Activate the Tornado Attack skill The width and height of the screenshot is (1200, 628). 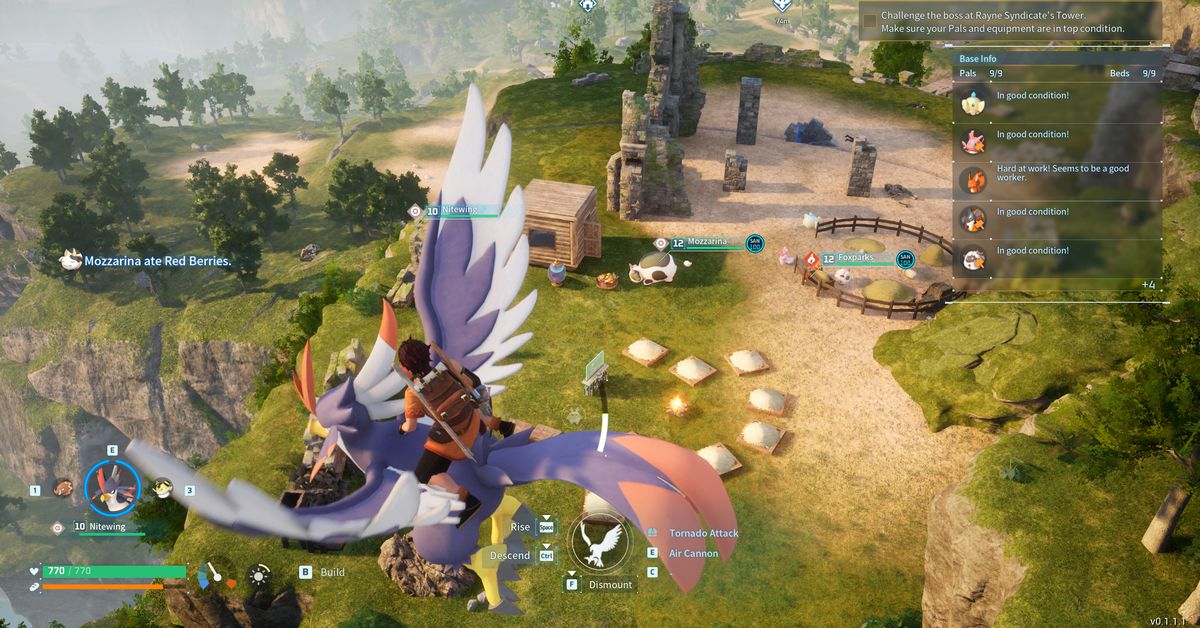click(x=703, y=533)
